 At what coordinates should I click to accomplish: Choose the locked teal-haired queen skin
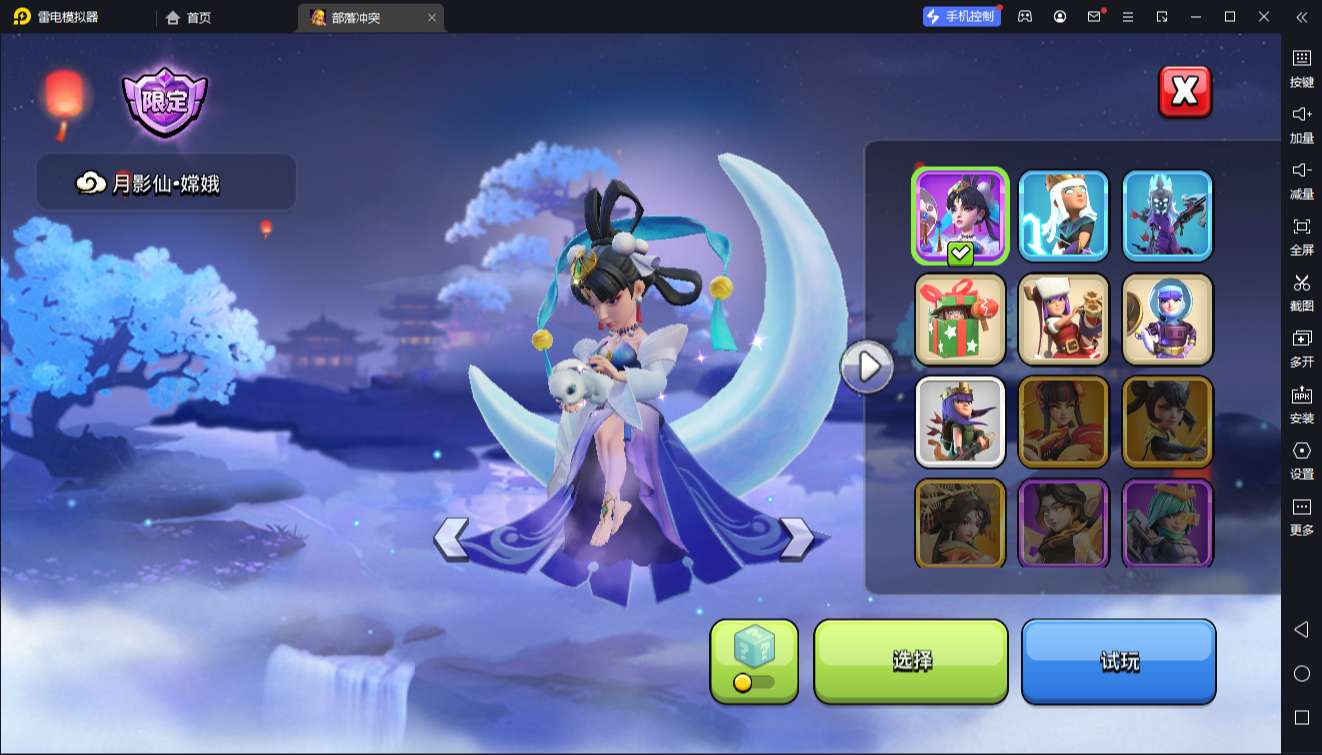[x=1167, y=523]
